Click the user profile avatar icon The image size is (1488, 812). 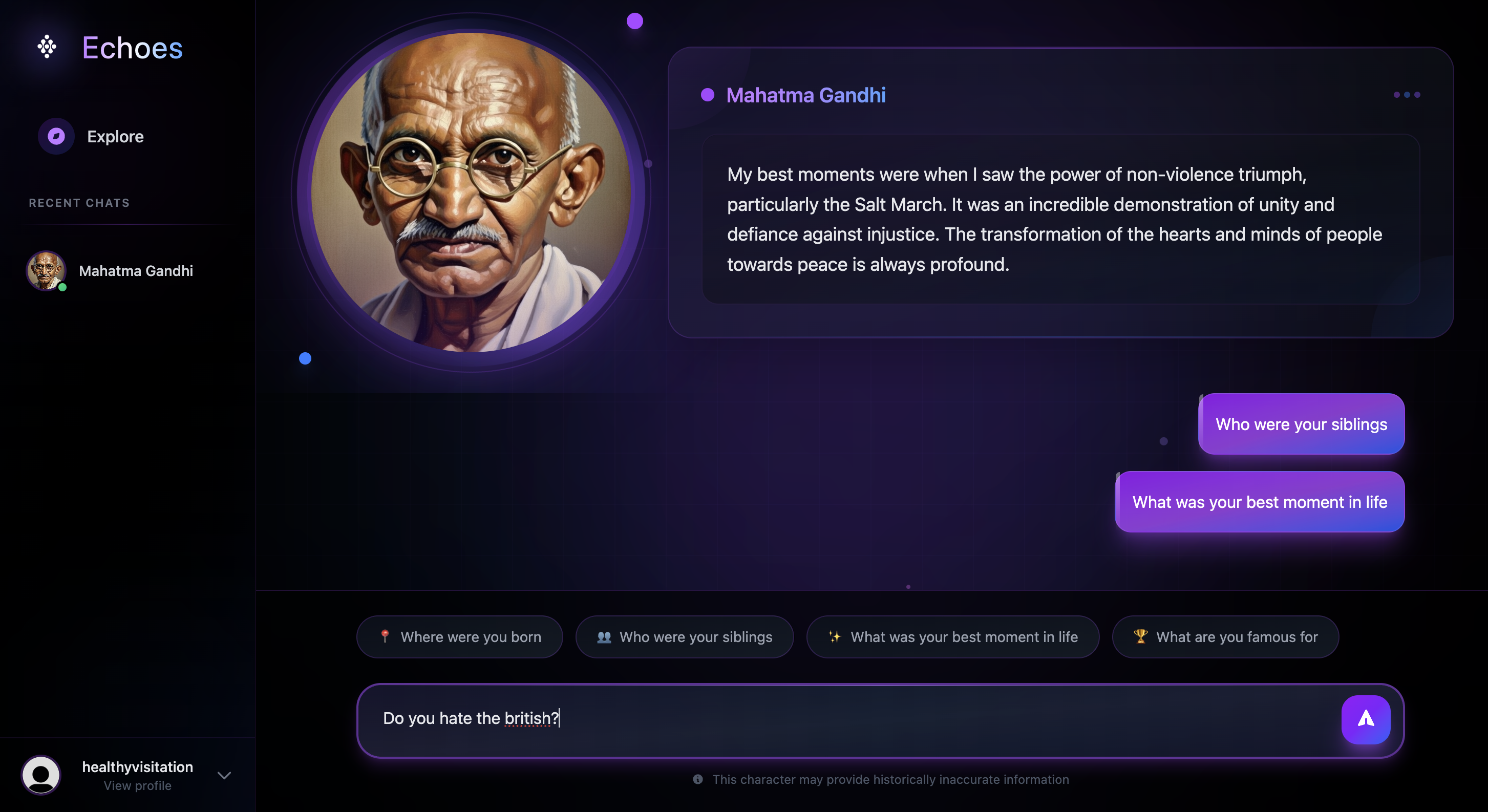pyautogui.click(x=40, y=775)
